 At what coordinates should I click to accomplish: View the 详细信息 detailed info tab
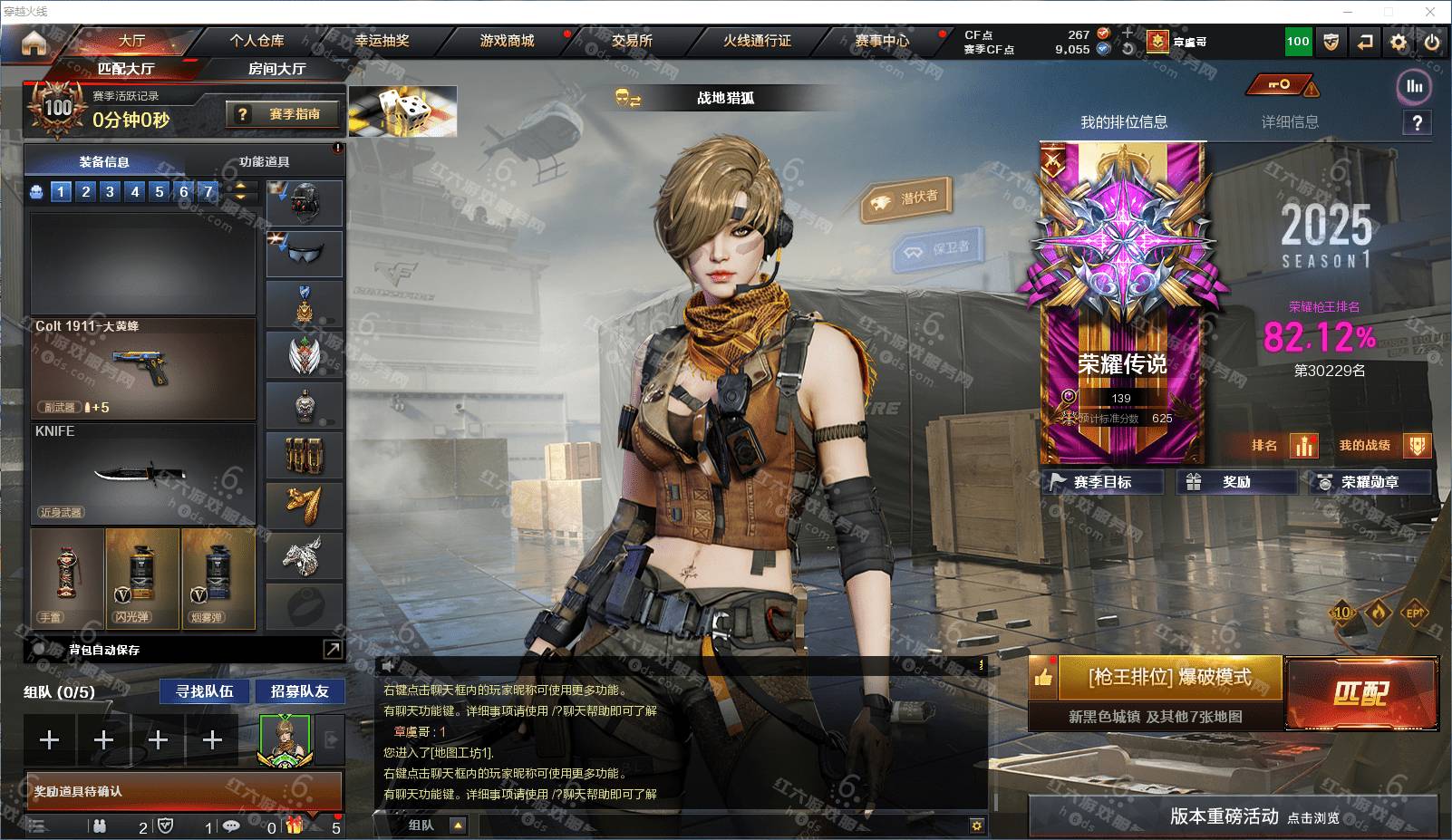point(1290,122)
